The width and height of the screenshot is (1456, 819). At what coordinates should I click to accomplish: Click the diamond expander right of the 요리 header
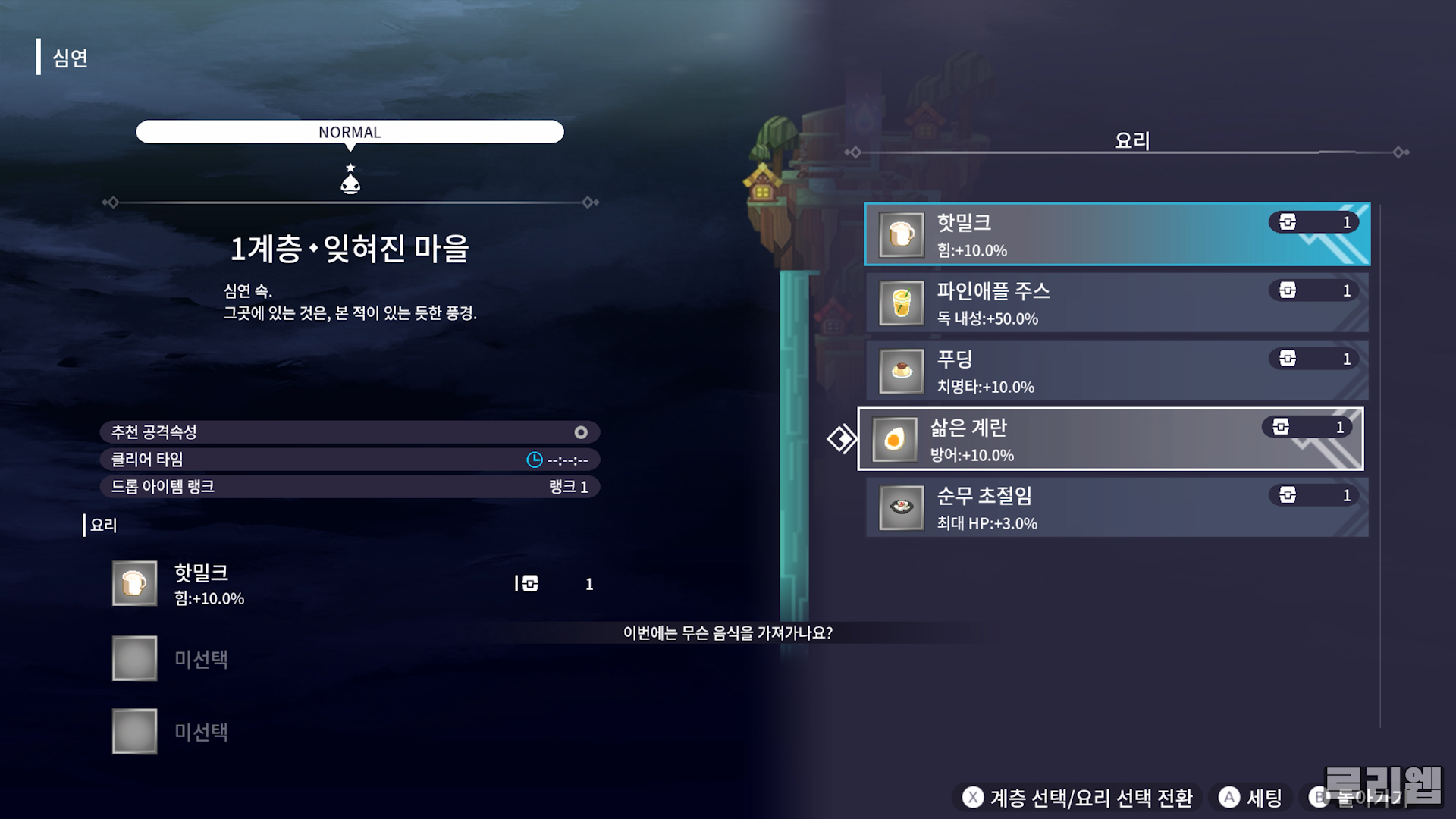click(1398, 151)
